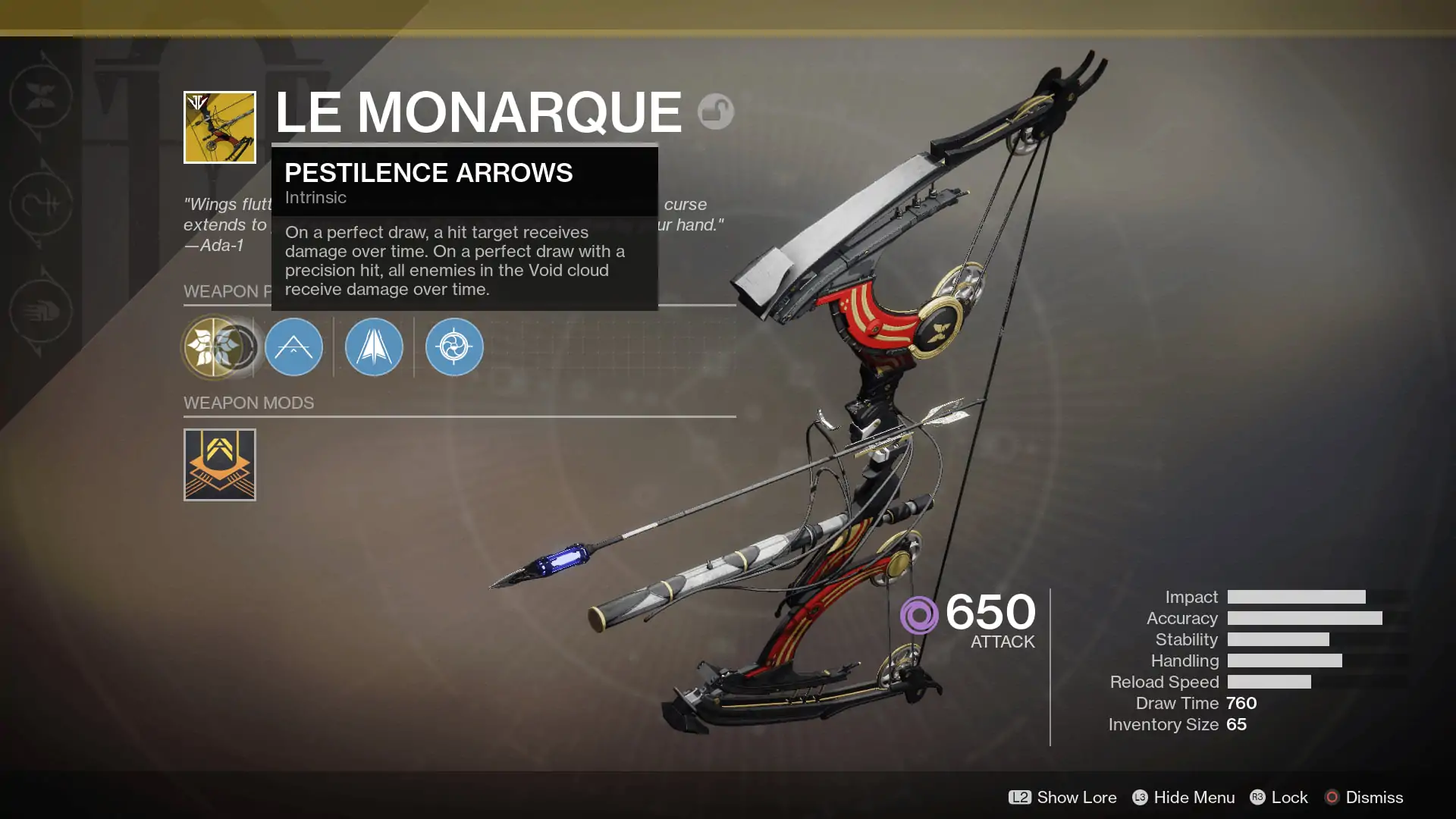Inspect the bowstring perk in the second slot

294,347
